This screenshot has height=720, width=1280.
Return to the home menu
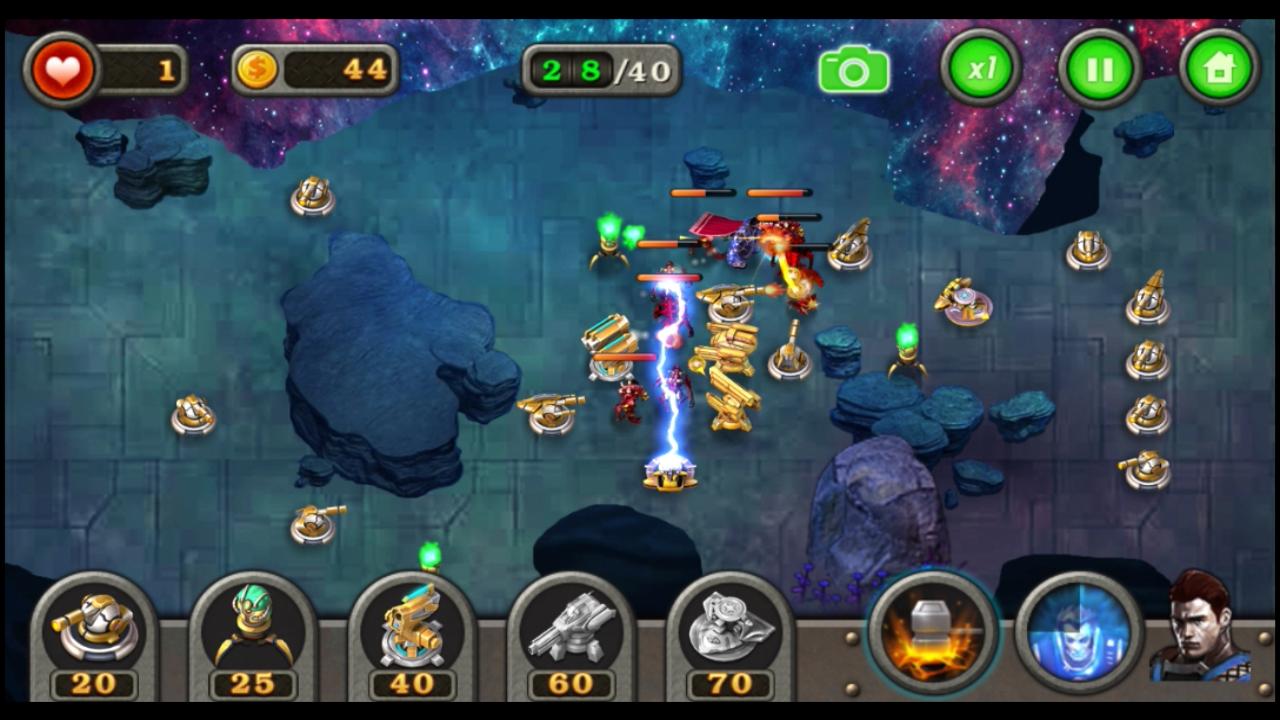pos(1219,68)
